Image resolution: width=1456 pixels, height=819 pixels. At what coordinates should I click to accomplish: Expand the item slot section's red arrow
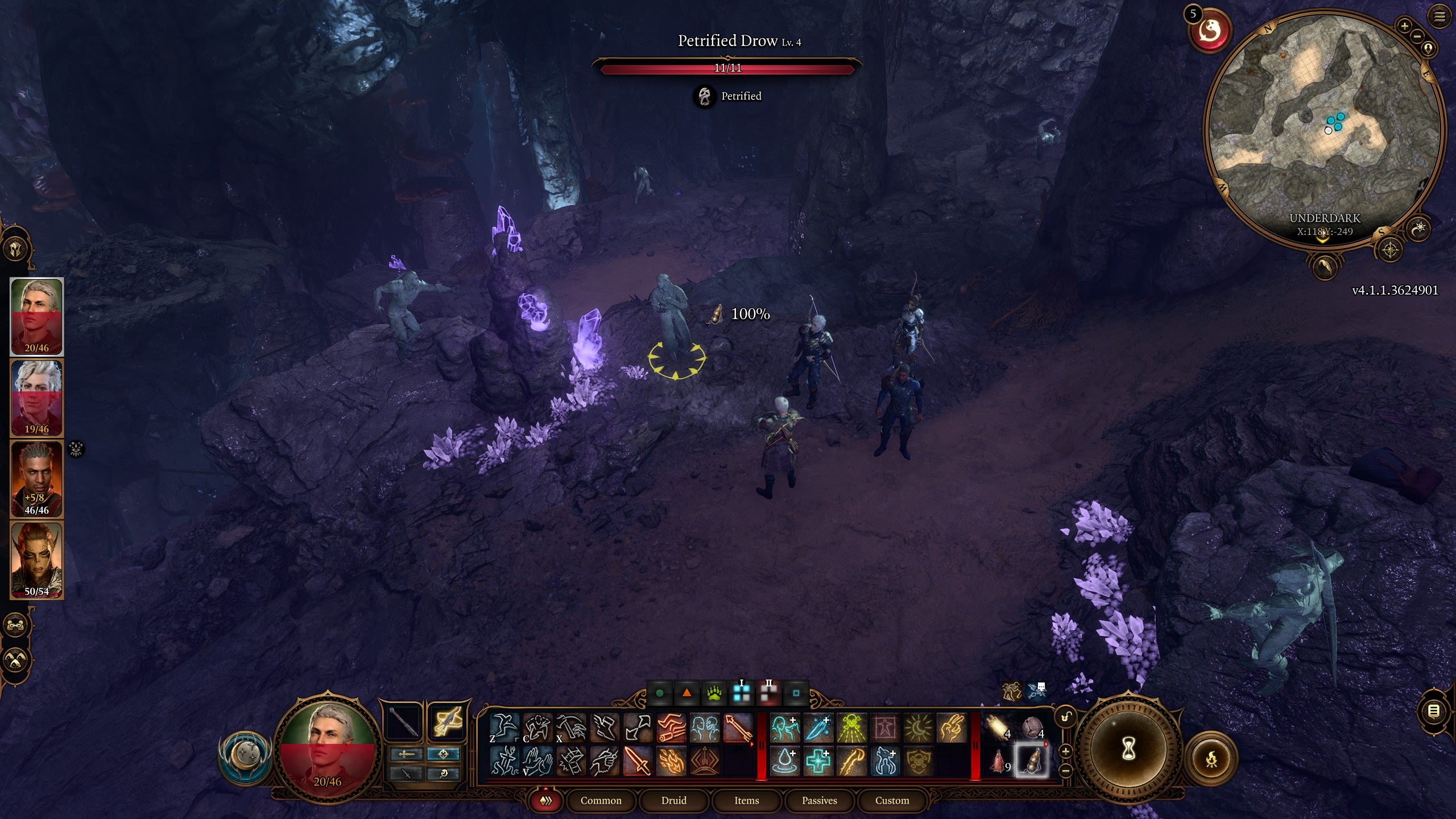[x=1046, y=744]
